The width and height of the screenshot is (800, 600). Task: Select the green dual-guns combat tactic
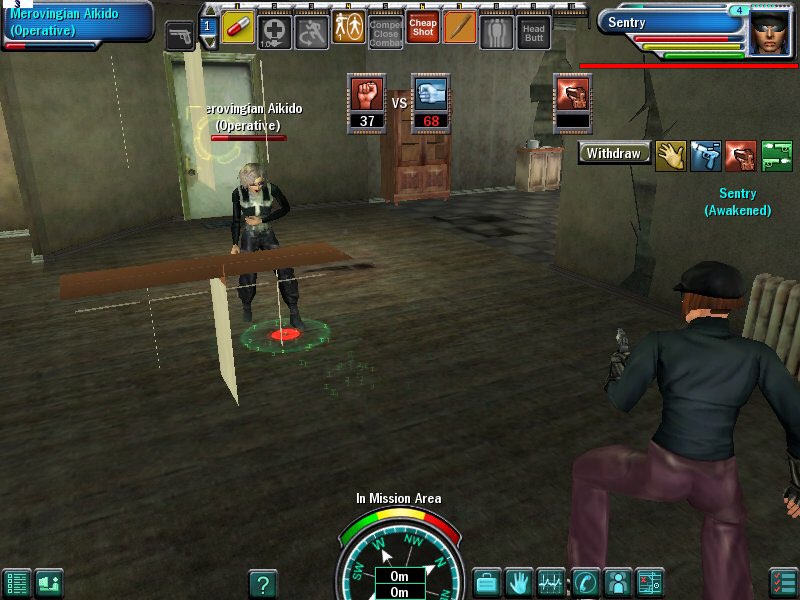click(776, 155)
